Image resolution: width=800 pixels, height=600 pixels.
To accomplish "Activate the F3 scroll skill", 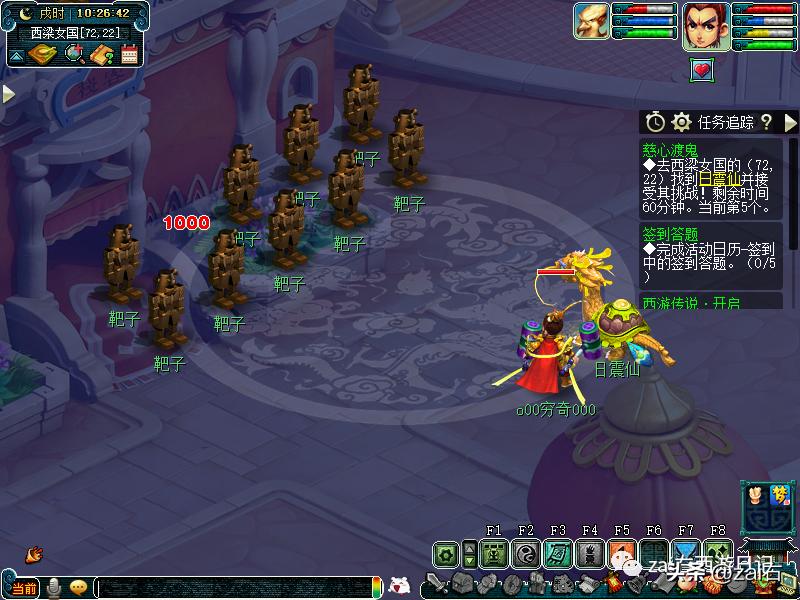I will 557,553.
